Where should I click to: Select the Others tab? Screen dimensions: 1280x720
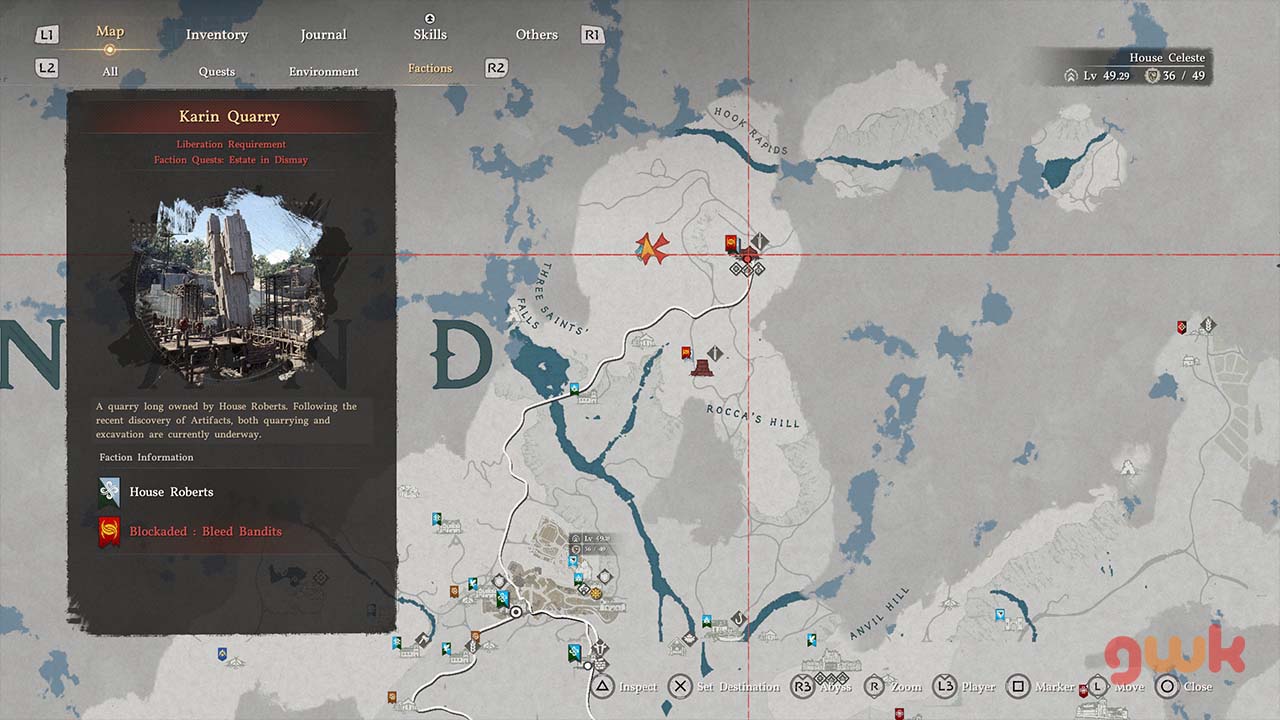[537, 35]
